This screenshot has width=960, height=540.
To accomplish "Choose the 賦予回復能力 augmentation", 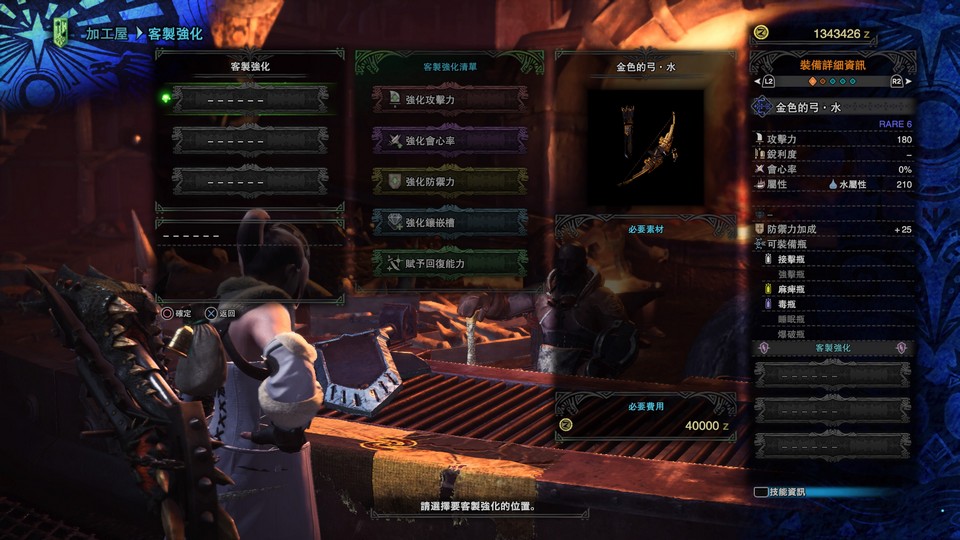I will [x=450, y=263].
